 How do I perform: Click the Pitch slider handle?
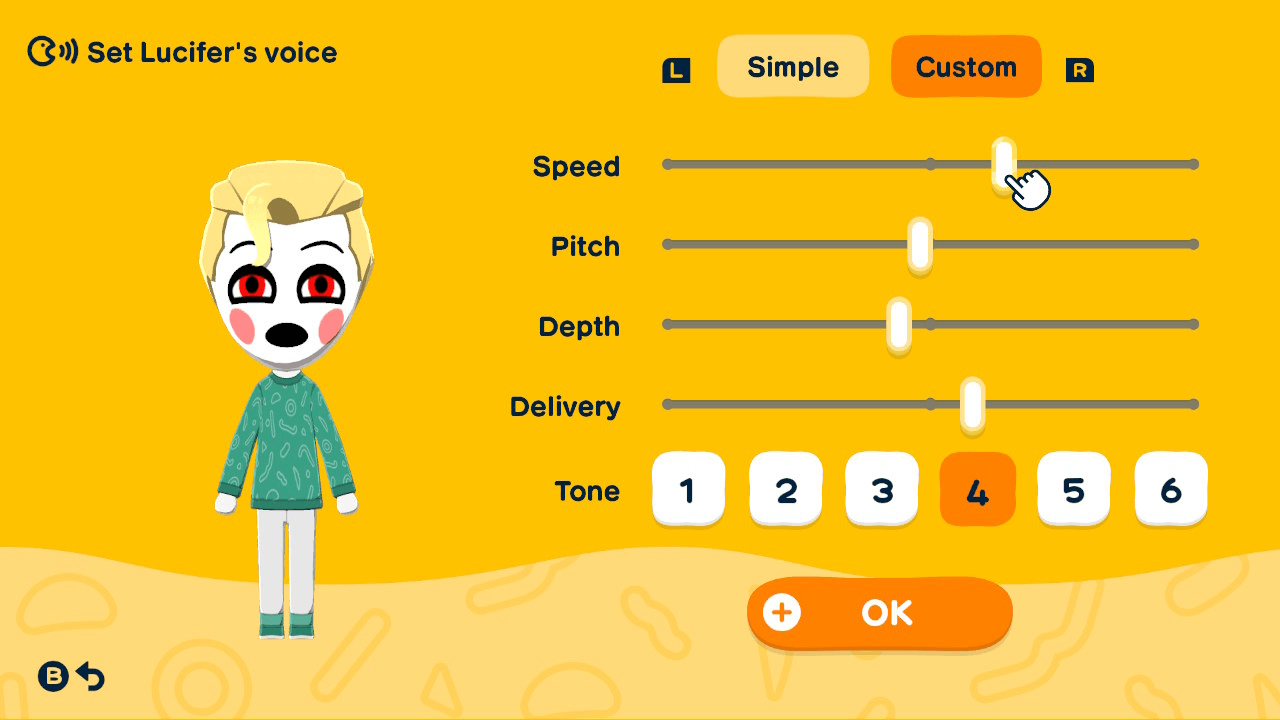pos(919,244)
